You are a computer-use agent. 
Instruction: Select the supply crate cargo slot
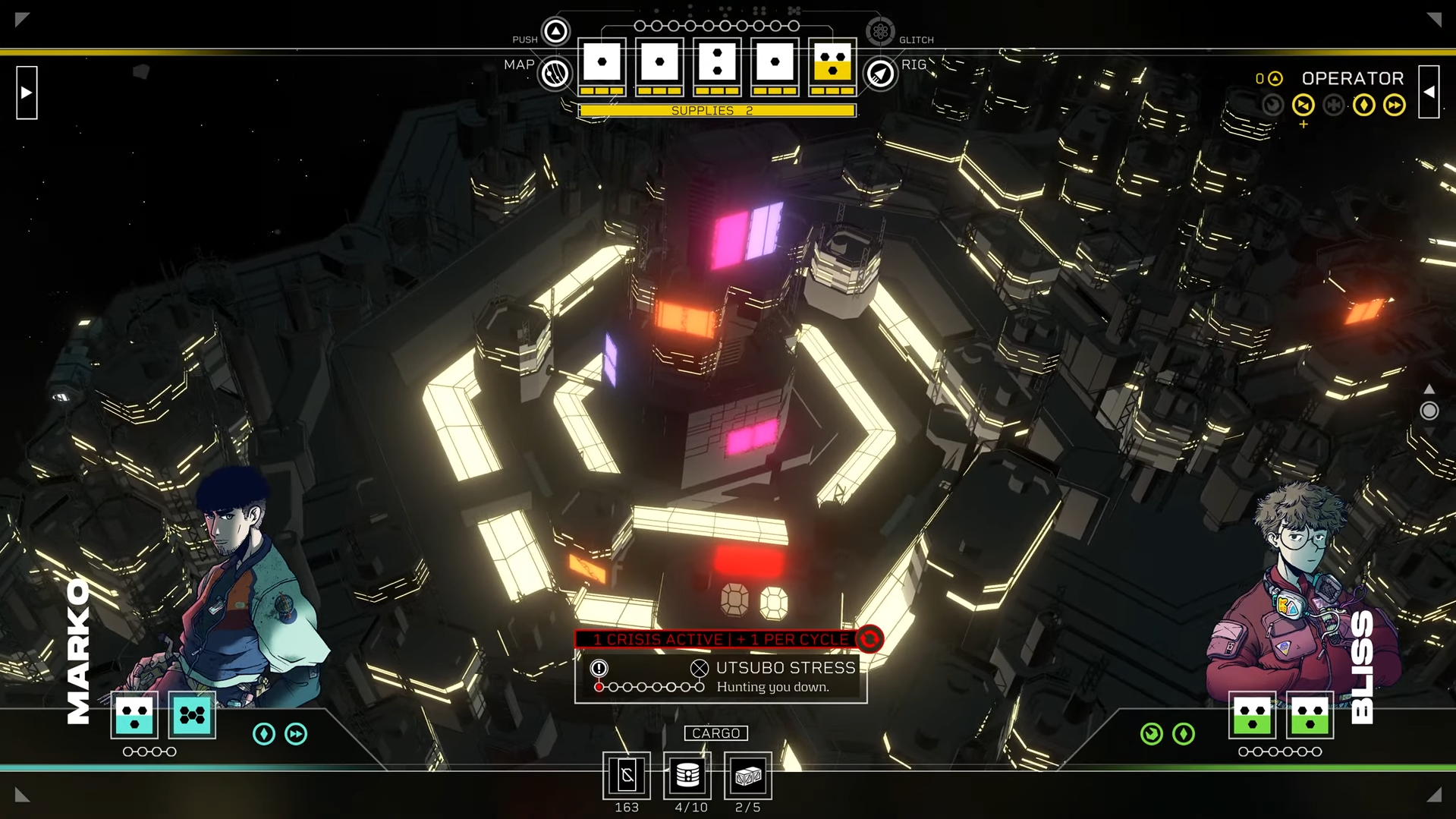coord(748,776)
